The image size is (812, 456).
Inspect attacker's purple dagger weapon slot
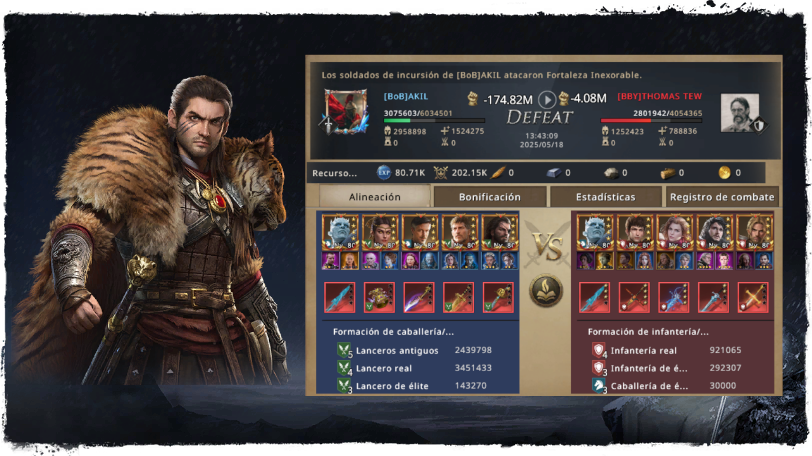pos(418,296)
